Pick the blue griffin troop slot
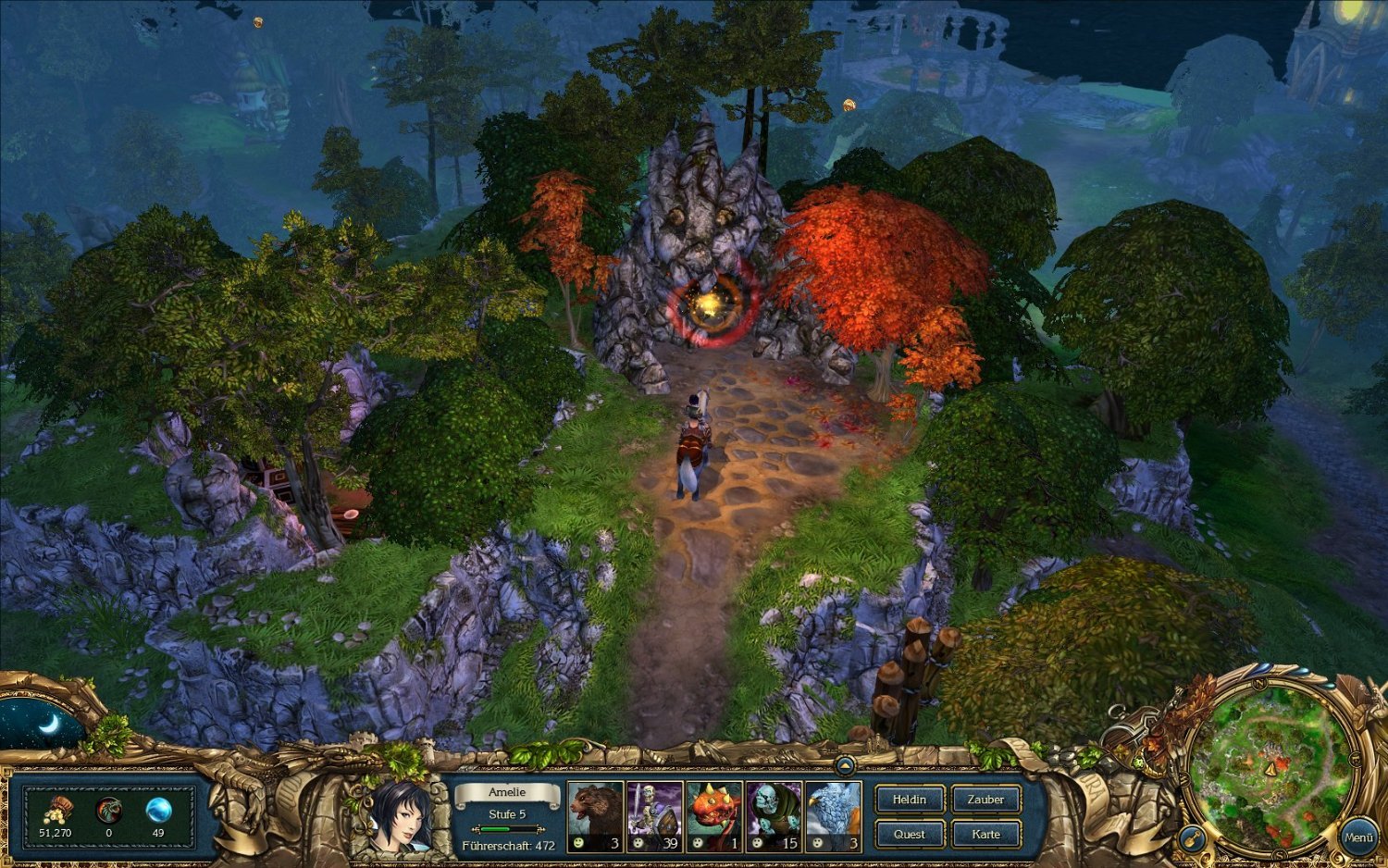 [833, 816]
